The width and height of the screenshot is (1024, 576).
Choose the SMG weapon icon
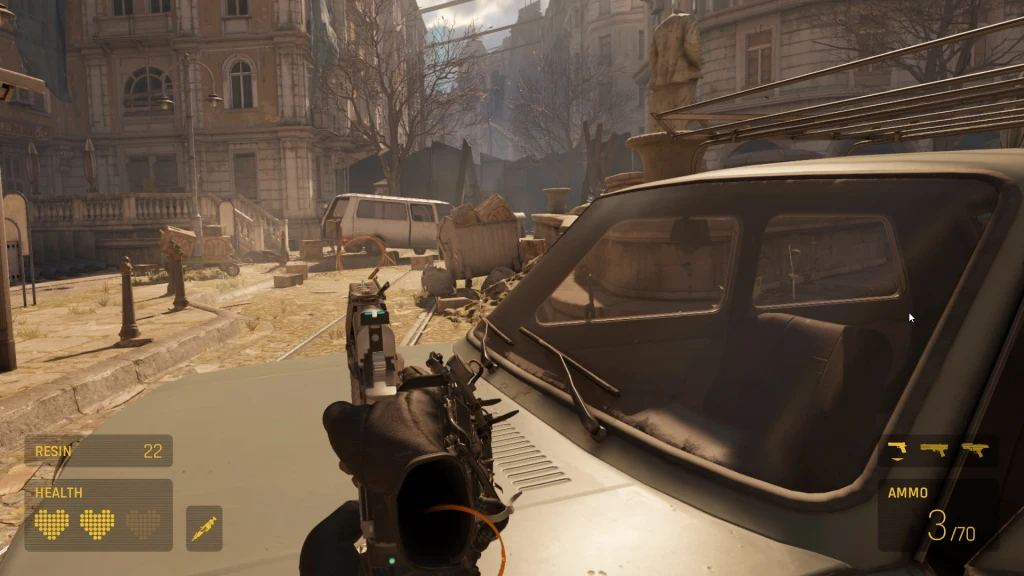coord(974,449)
